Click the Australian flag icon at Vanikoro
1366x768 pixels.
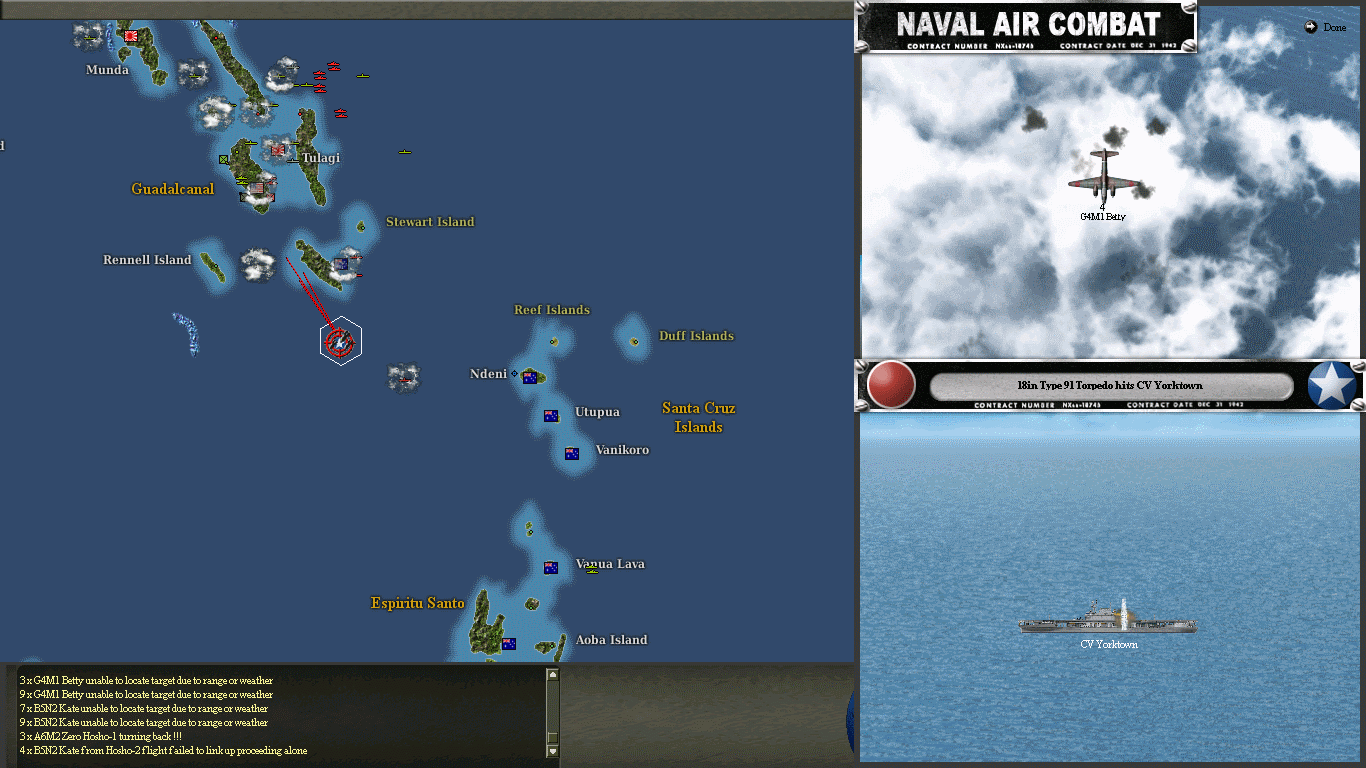[572, 453]
